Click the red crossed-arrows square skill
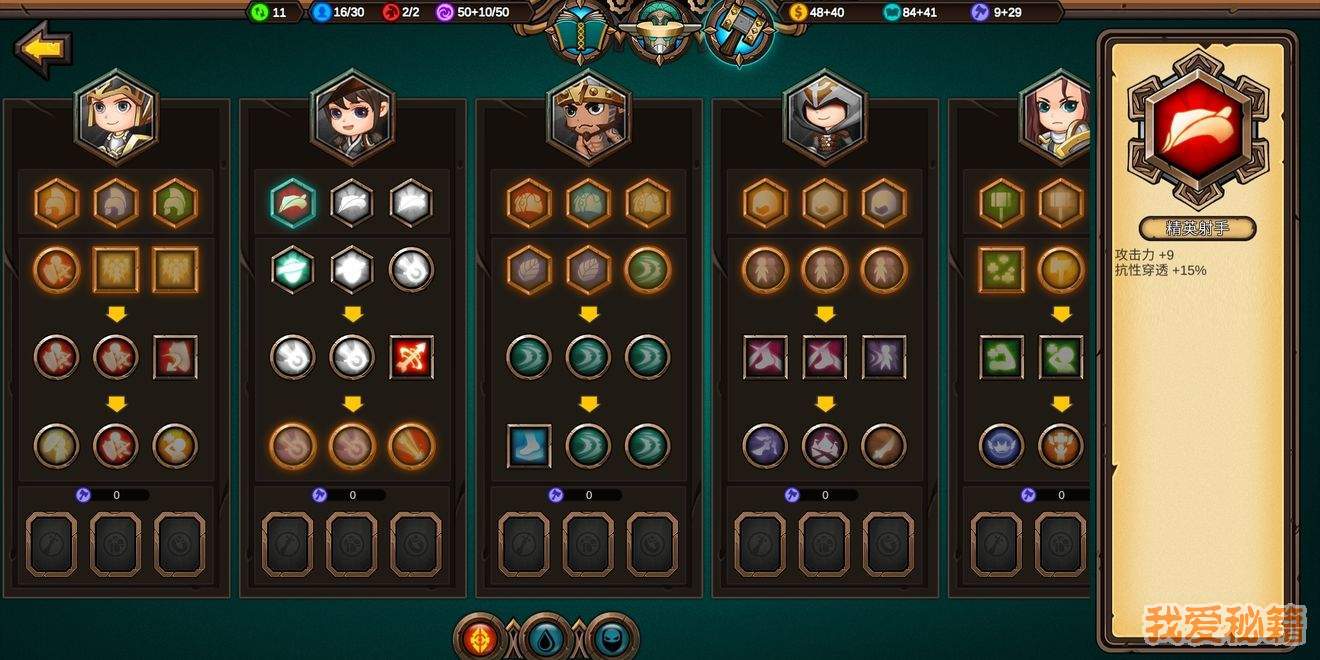Viewport: 1320px width, 660px height. click(x=411, y=357)
